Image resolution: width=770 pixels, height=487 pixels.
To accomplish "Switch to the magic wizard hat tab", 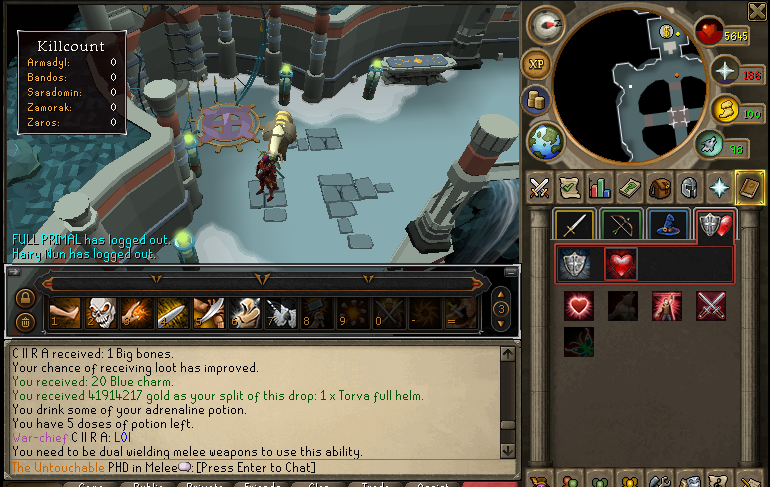I will (667, 225).
